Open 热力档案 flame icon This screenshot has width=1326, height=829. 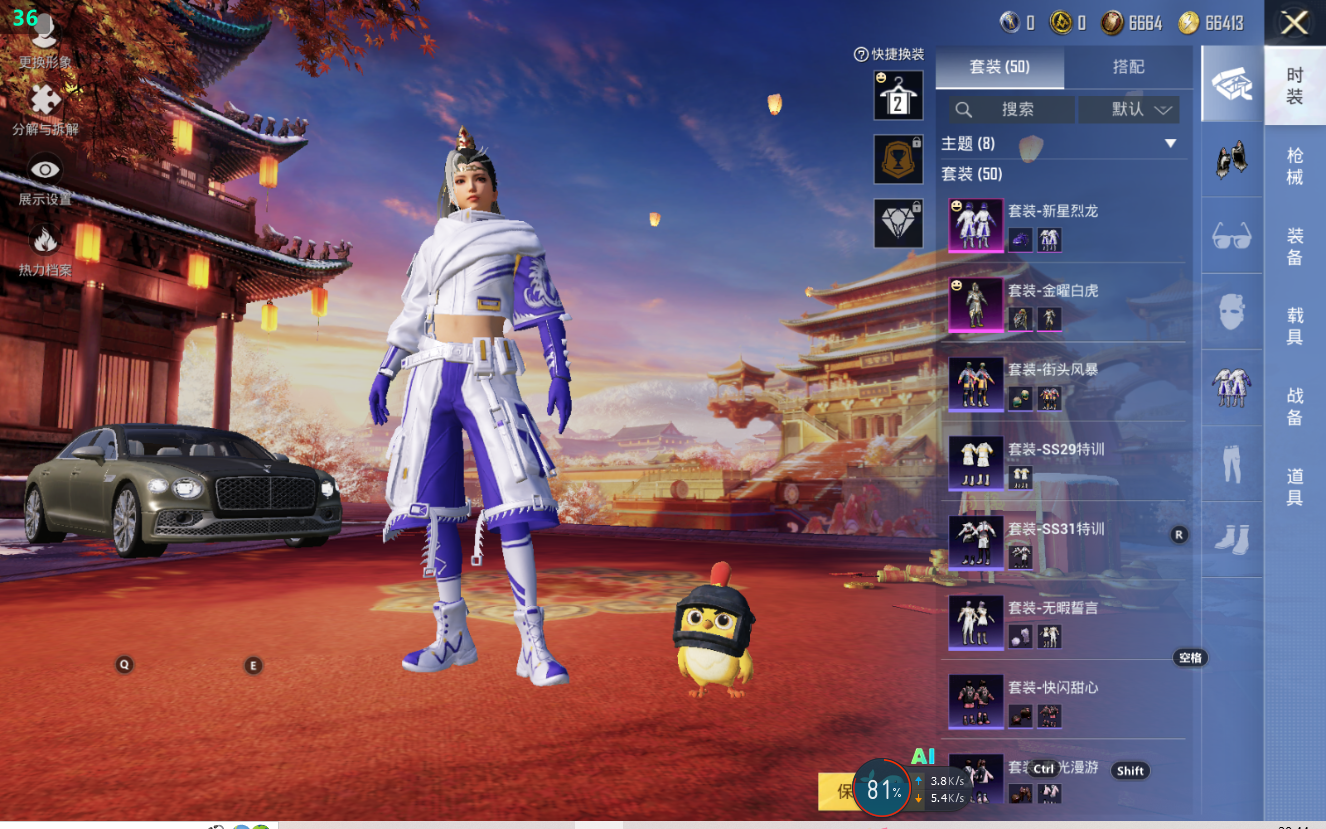(45, 241)
